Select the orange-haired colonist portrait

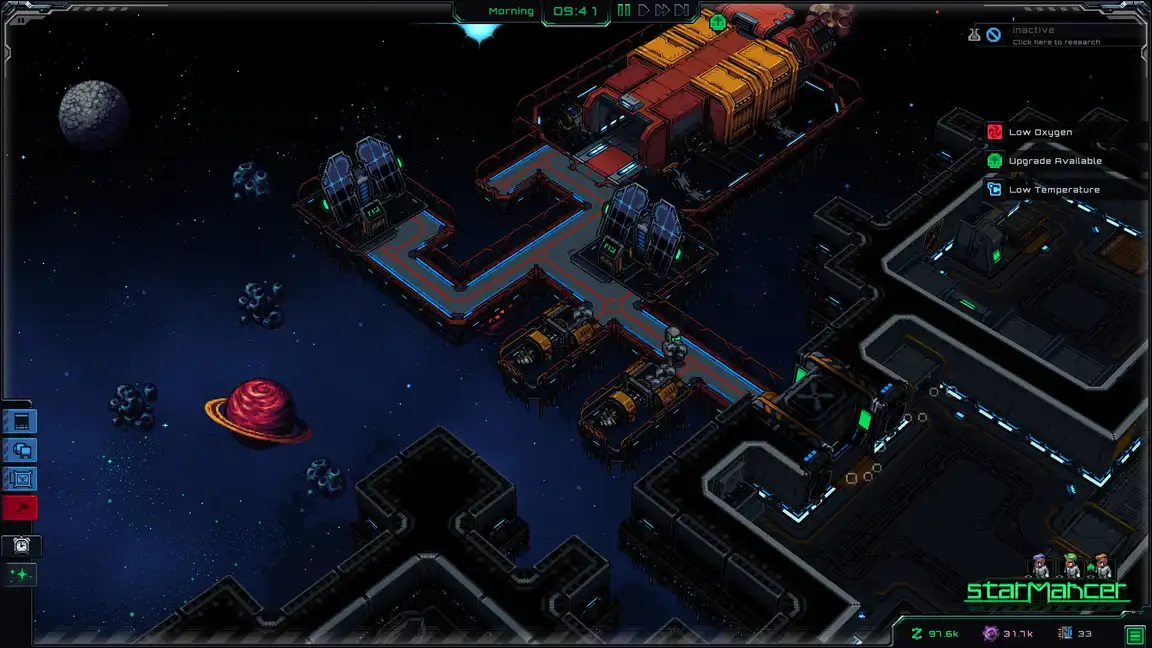[x=1102, y=566]
